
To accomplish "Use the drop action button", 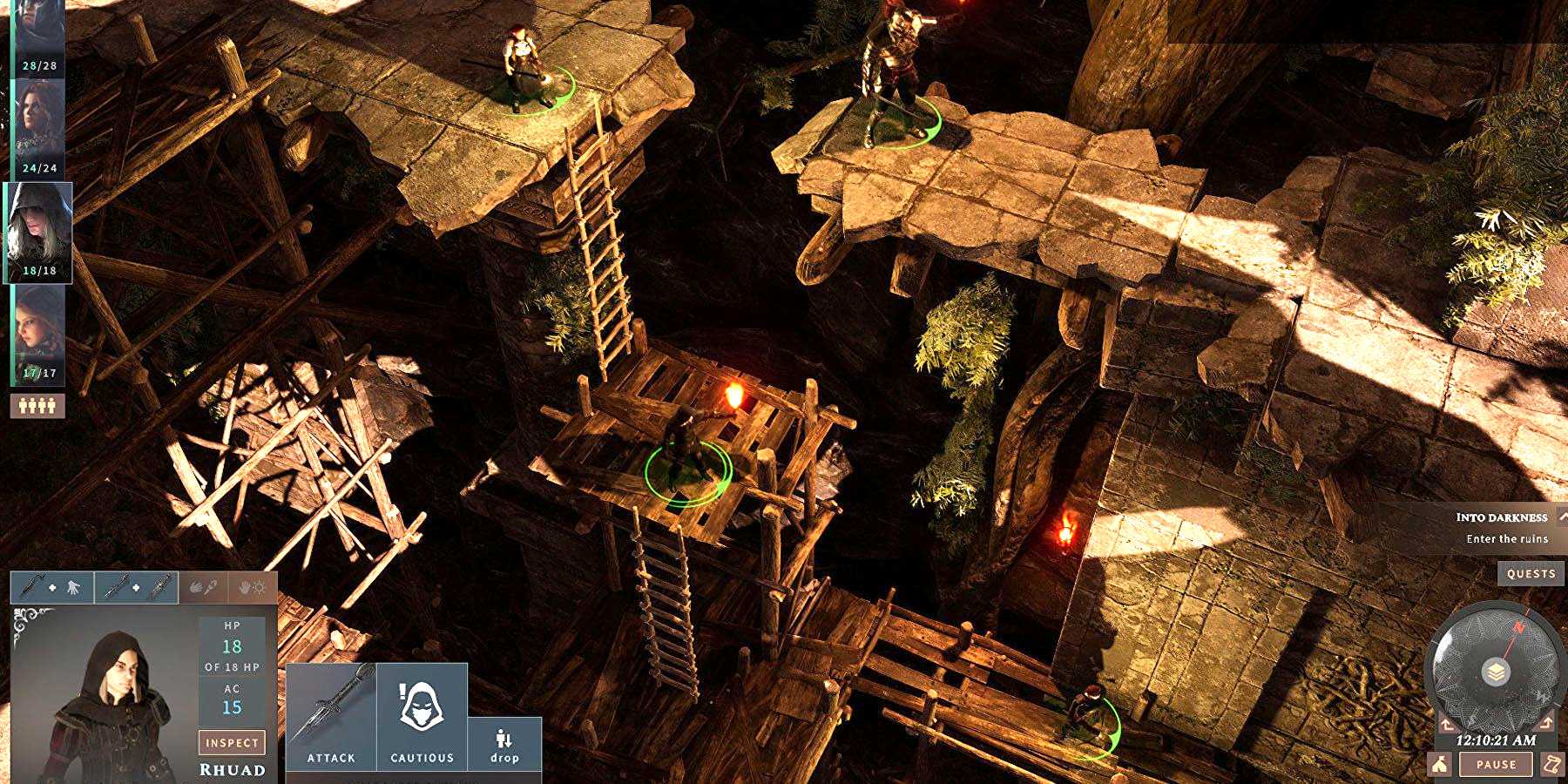I will click(x=504, y=745).
